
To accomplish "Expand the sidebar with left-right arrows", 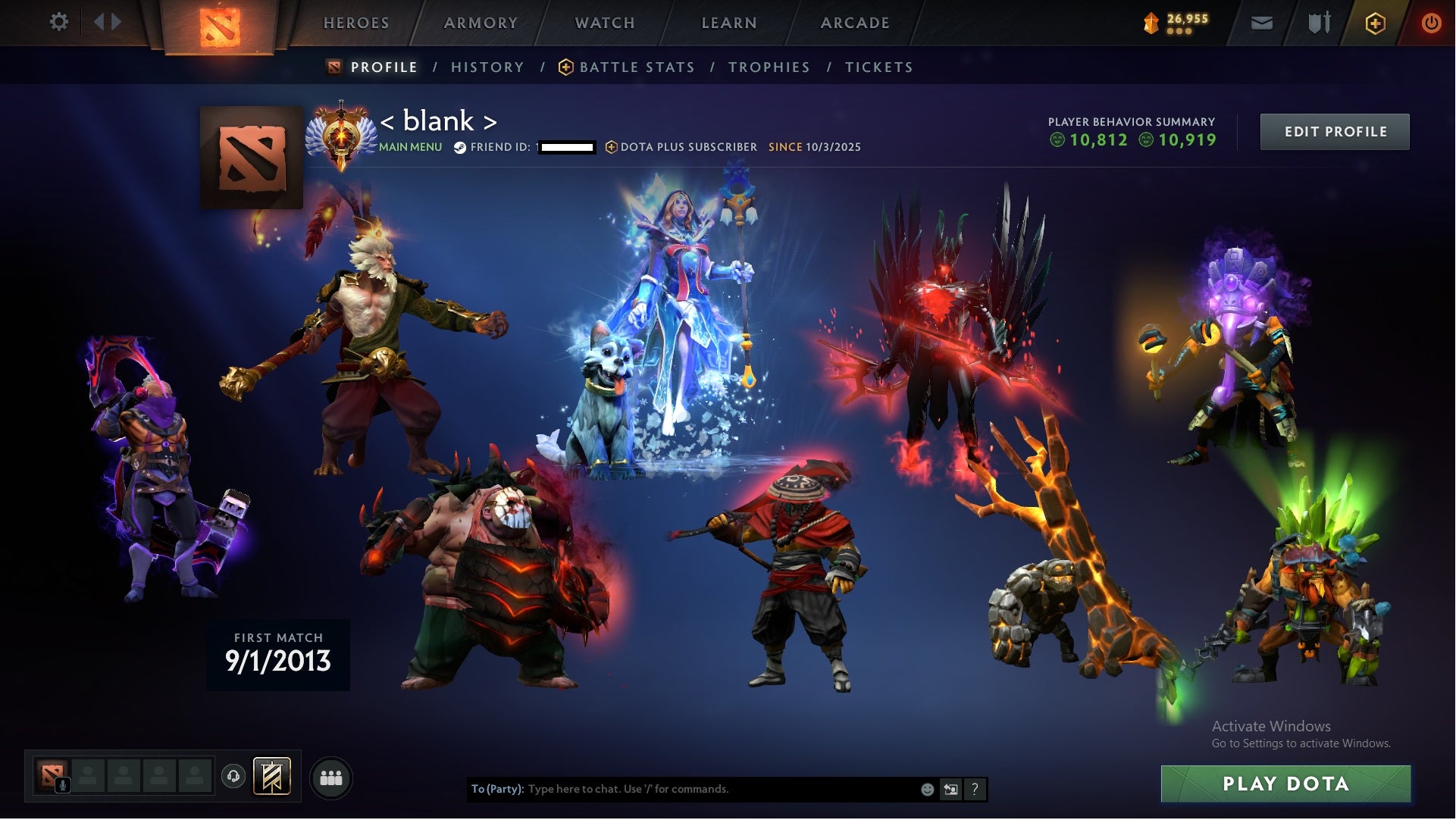I will 106,22.
